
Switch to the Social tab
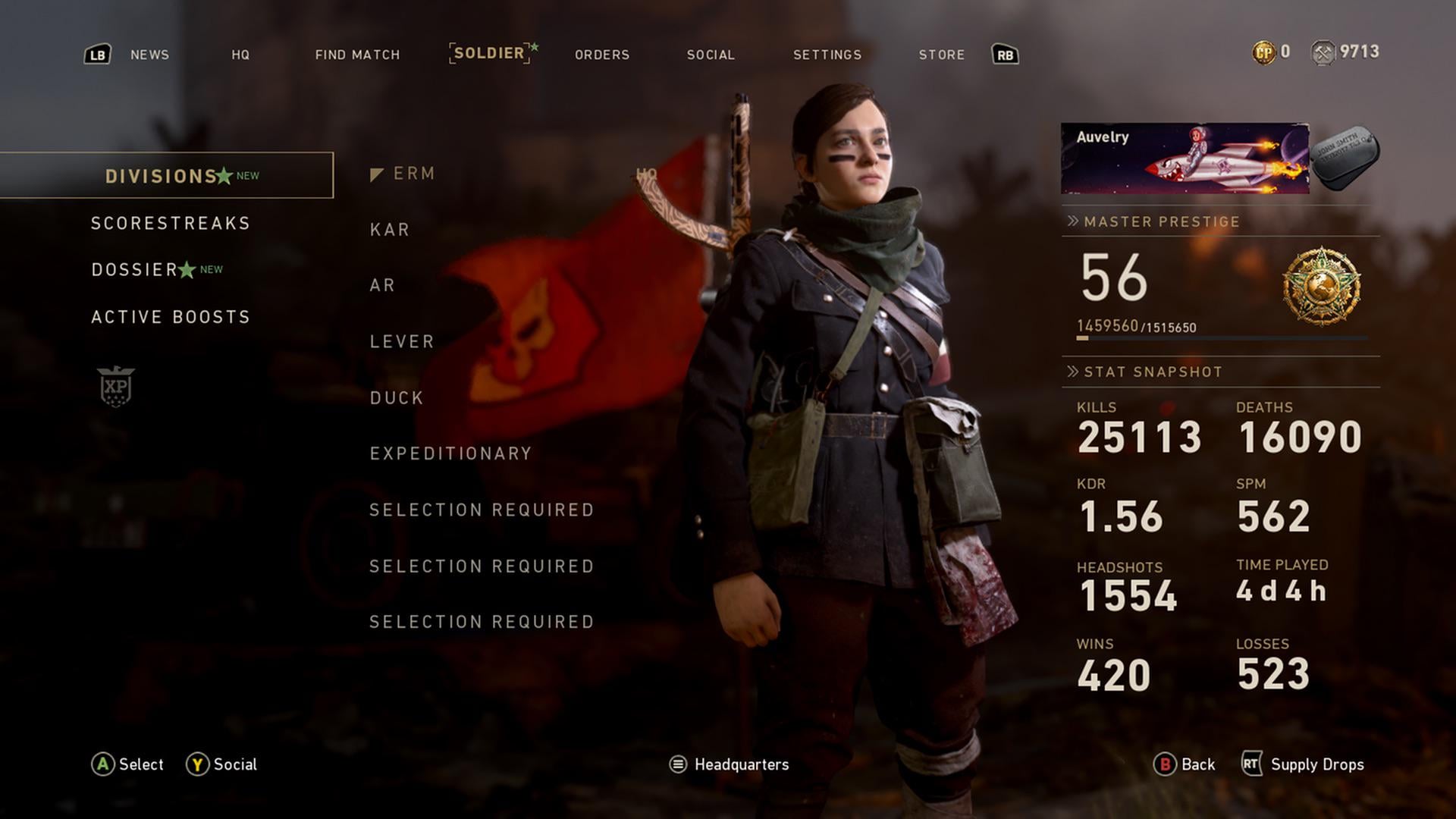[x=711, y=55]
